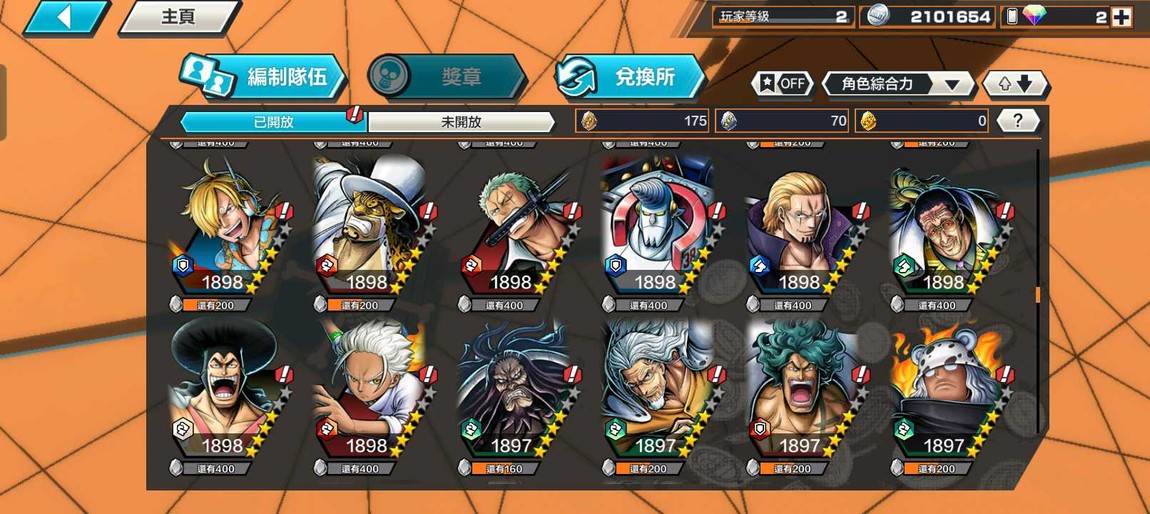Image resolution: width=1150 pixels, height=514 pixels.
Task: Switch to the 獎章 medals tab
Action: [x=447, y=77]
